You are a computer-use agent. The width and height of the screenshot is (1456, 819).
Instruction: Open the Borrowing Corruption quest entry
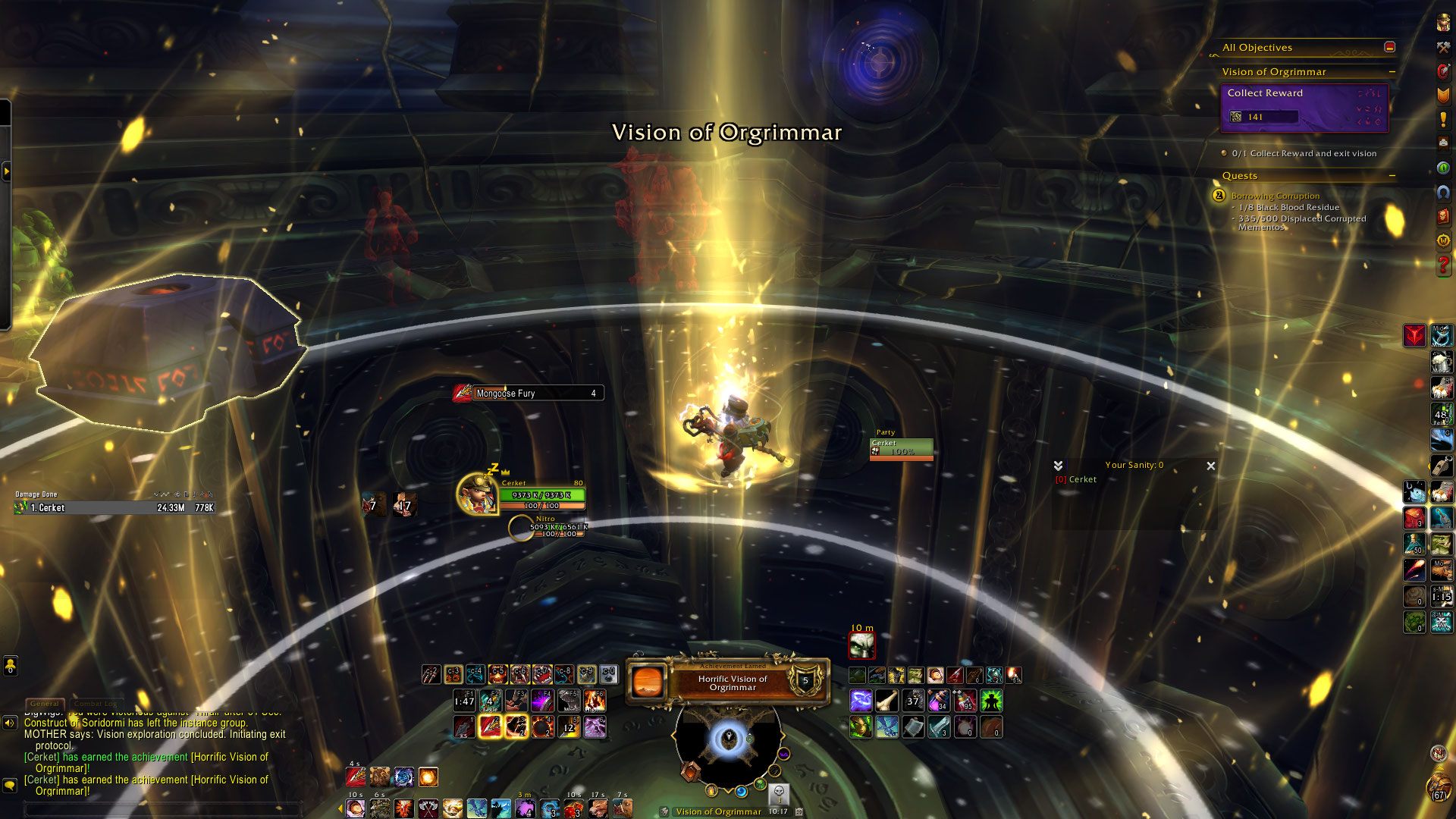coord(1275,196)
